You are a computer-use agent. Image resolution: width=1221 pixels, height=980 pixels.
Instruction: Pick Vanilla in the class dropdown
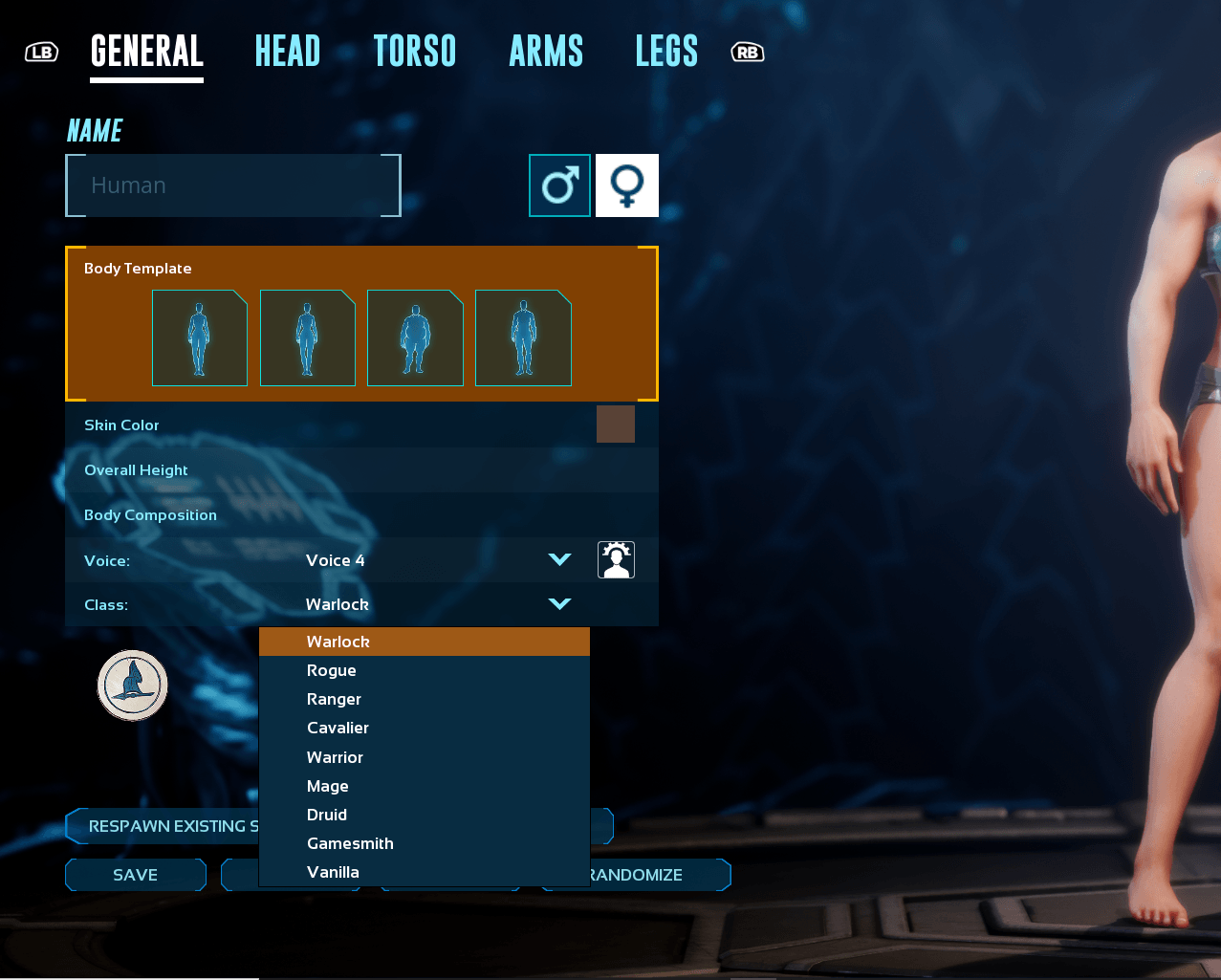click(333, 873)
